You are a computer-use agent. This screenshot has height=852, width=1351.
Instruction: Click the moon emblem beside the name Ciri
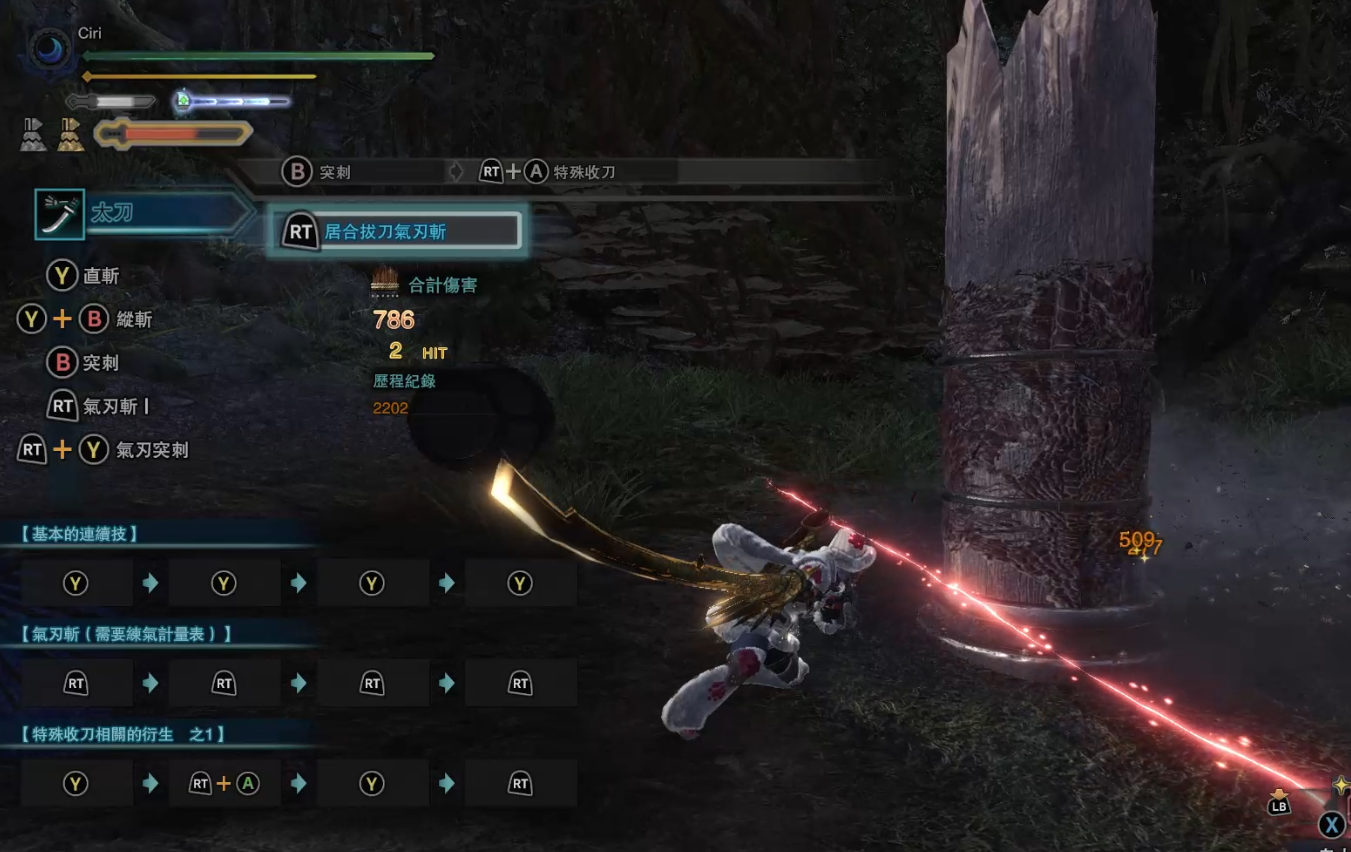pos(47,49)
